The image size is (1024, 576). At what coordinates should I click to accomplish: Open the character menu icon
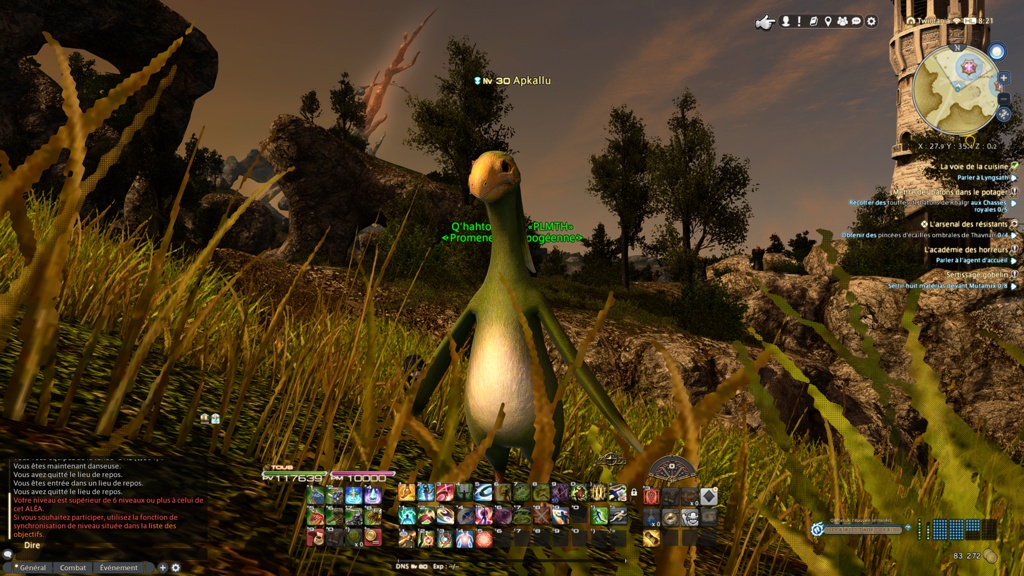pyautogui.click(x=786, y=21)
